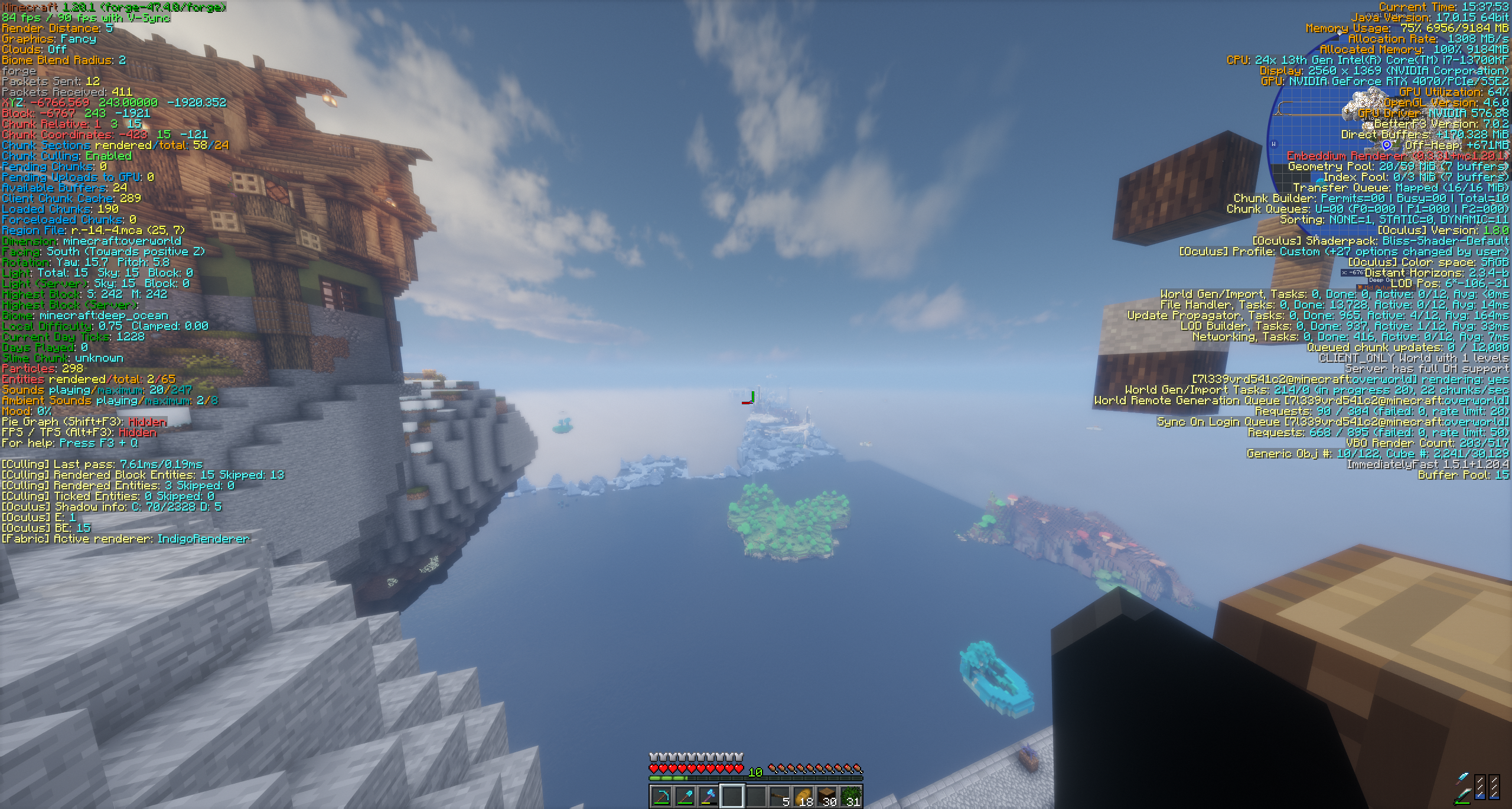This screenshot has height=809, width=1512.
Task: Select the diamond pickaxe hotbar slot
Action: click(661, 797)
